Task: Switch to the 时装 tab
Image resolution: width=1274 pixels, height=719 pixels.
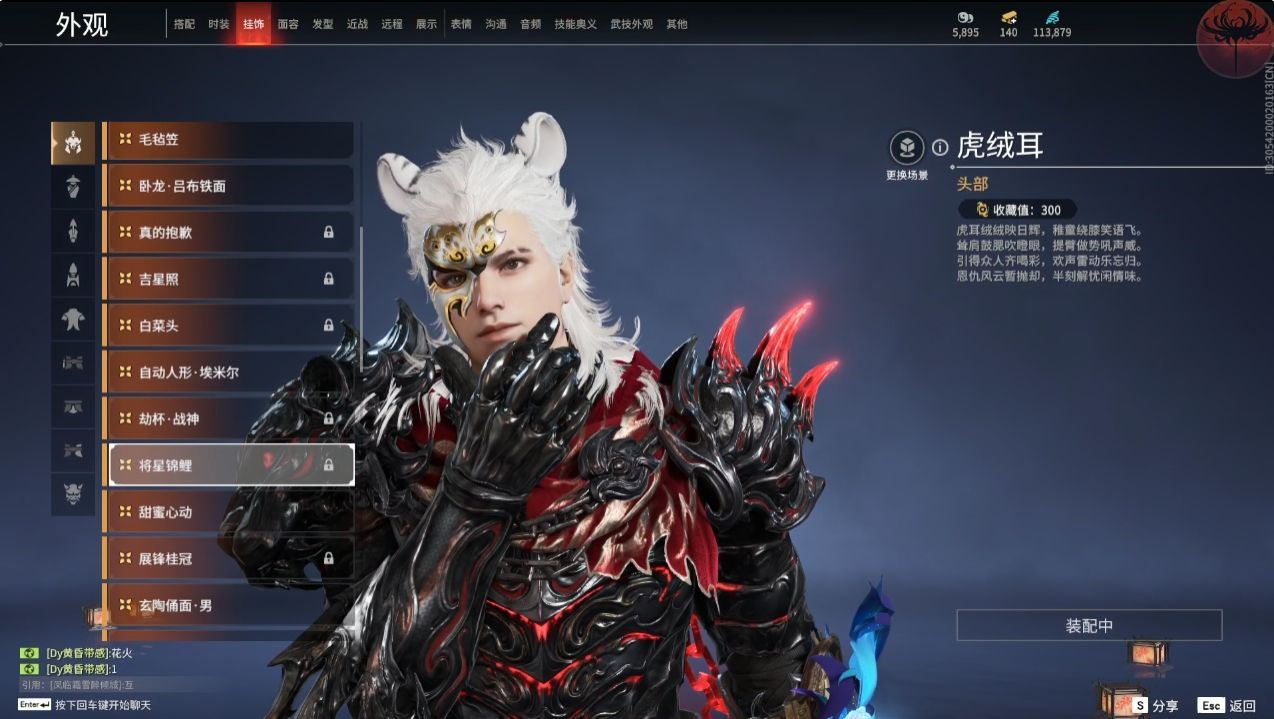Action: click(x=219, y=24)
